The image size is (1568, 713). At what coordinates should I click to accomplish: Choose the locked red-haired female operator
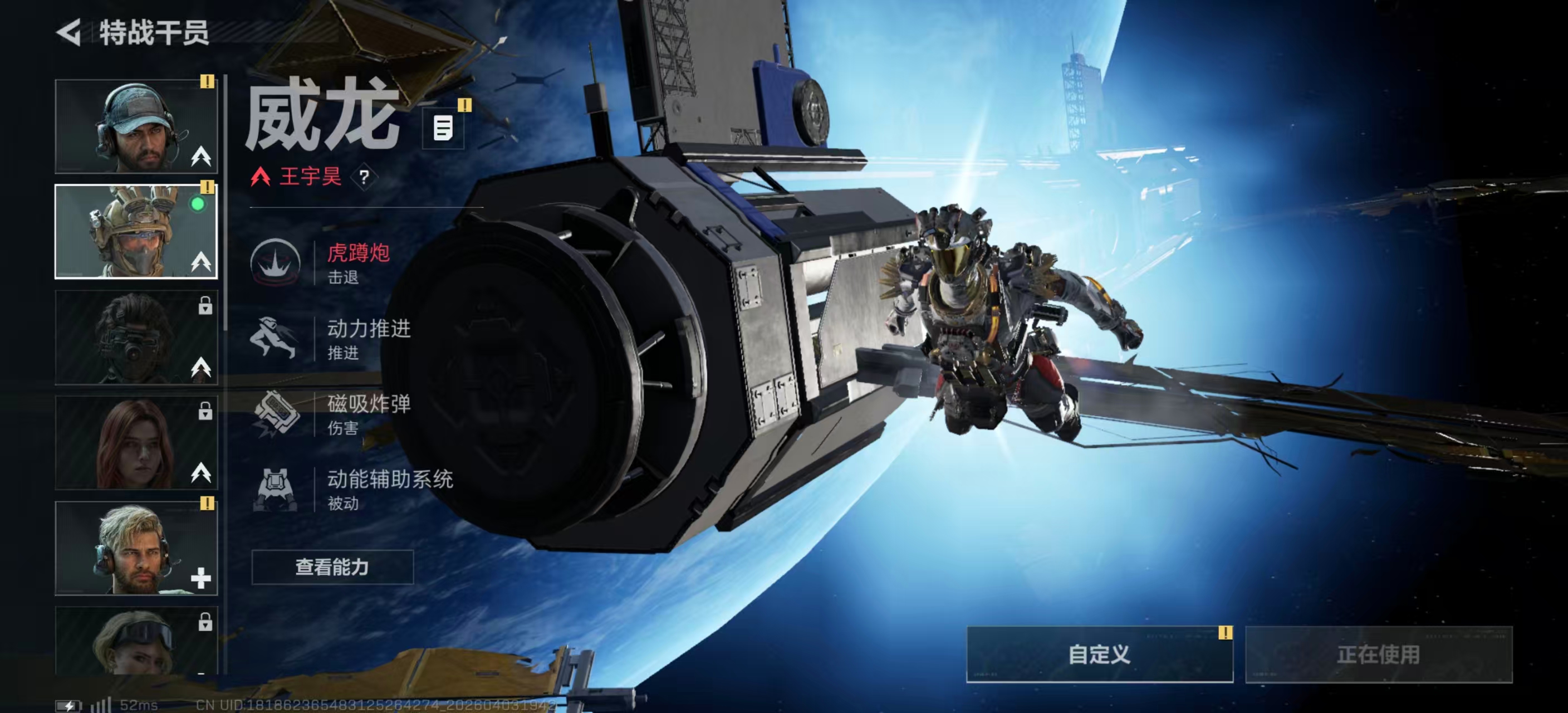click(136, 443)
